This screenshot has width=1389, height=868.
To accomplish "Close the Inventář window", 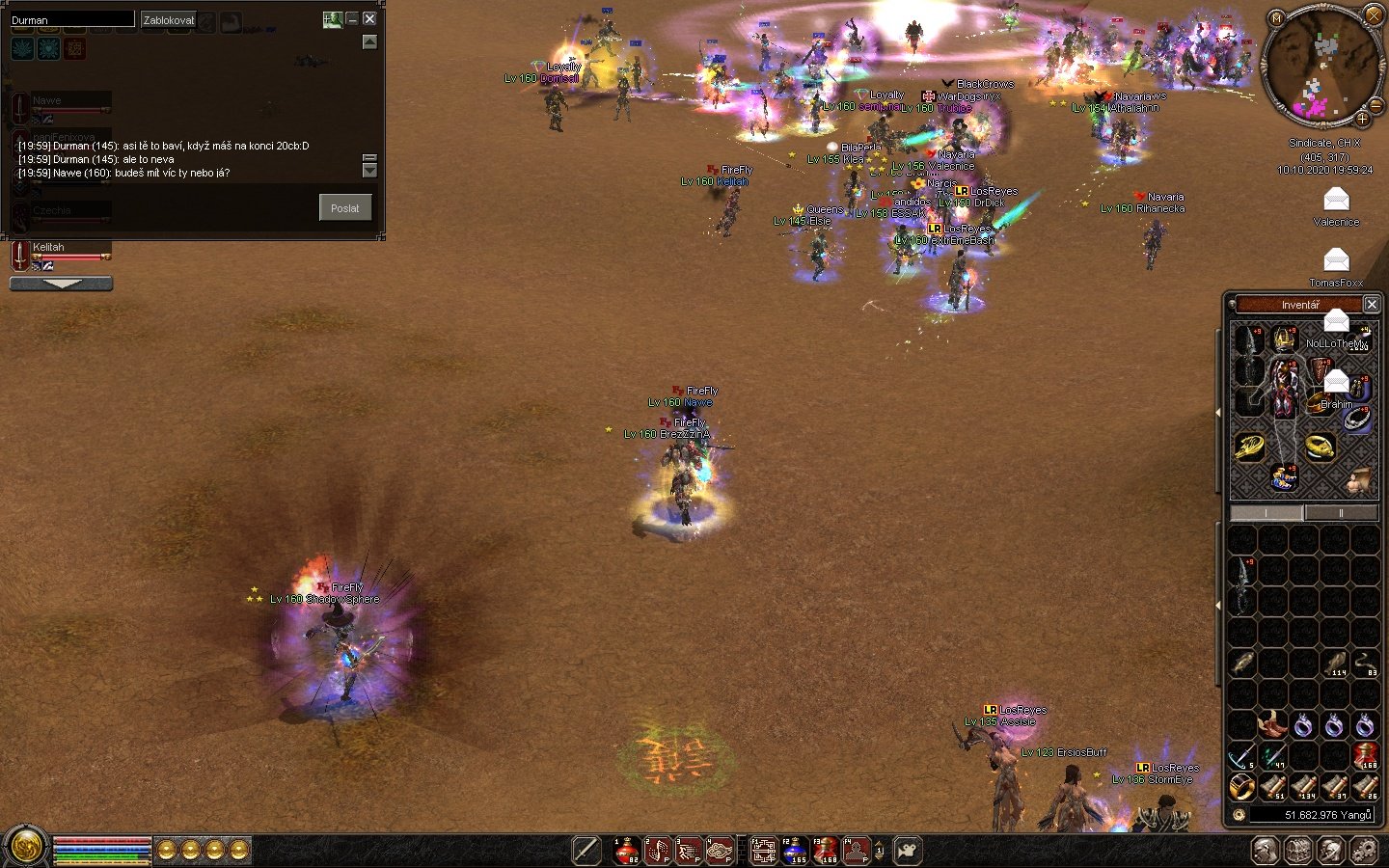I will [x=1372, y=304].
